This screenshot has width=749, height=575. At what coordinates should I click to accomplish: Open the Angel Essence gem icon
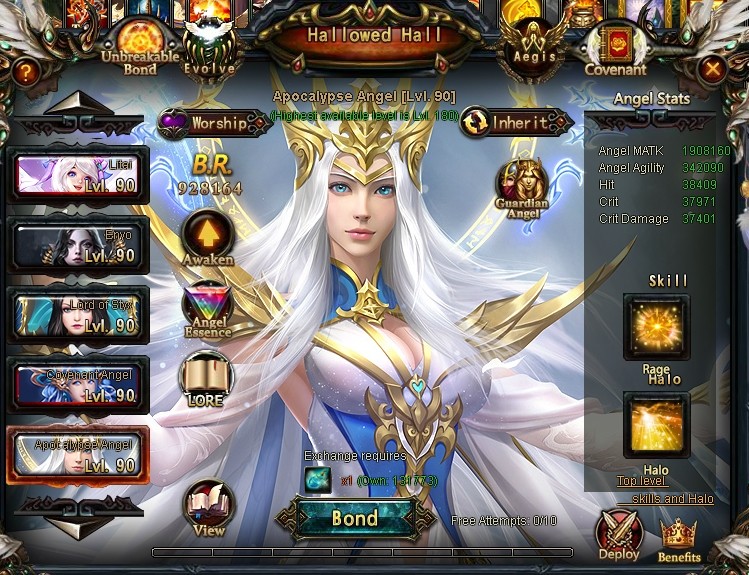pyautogui.click(x=207, y=309)
